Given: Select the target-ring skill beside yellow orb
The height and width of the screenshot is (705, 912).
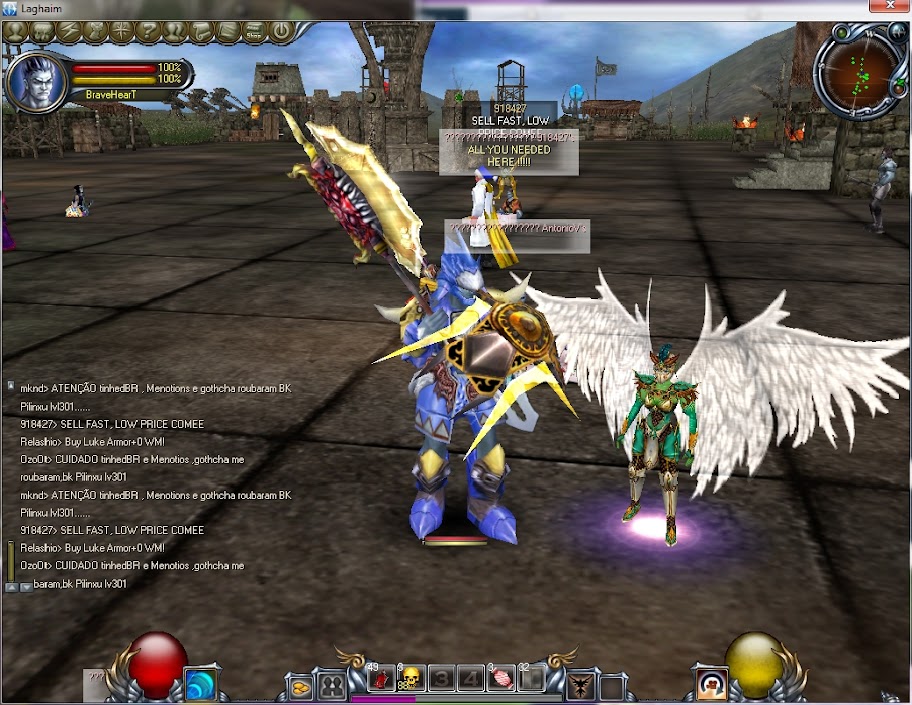Looking at the screenshot, I should pyautogui.click(x=713, y=683).
